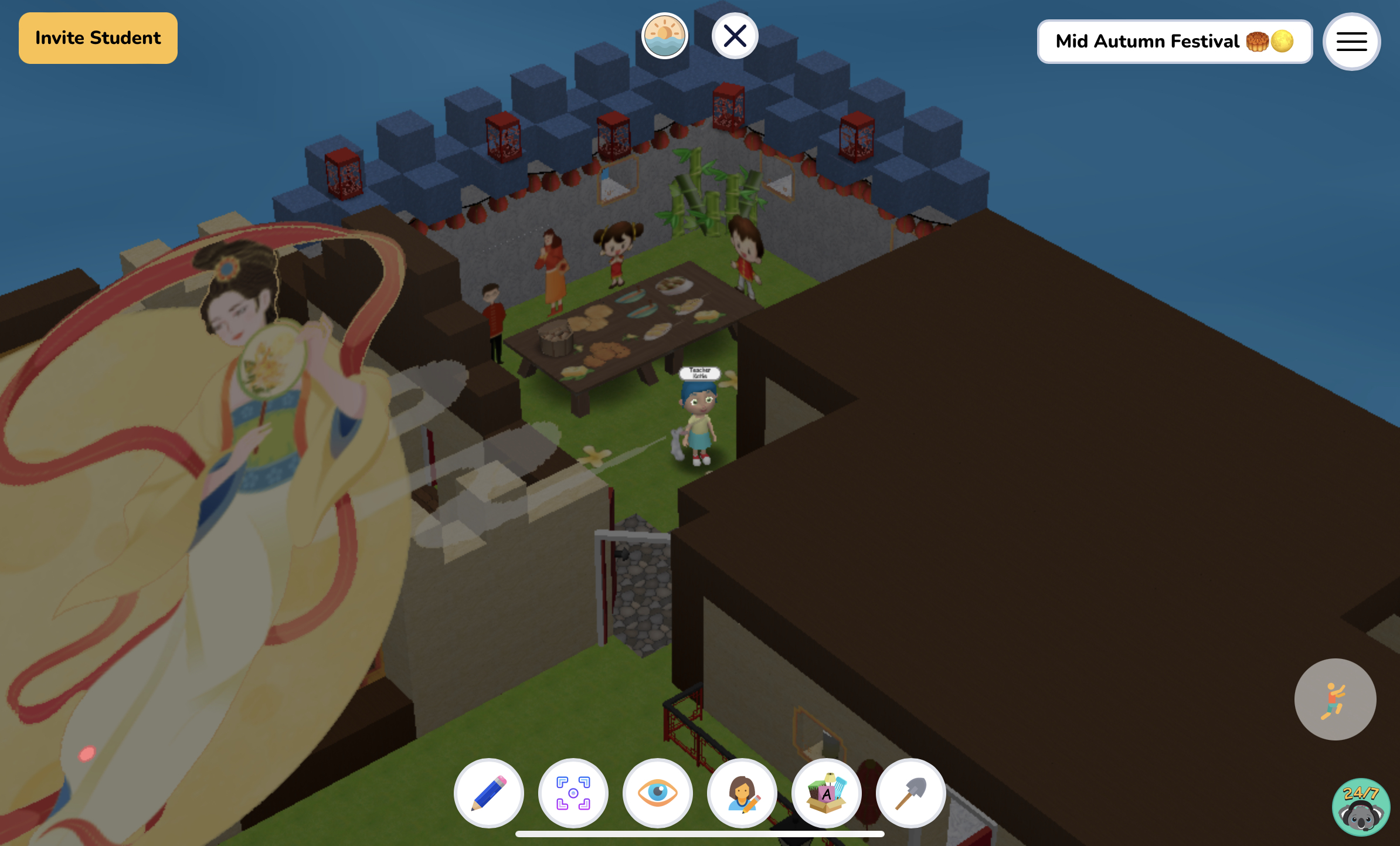Select the Mid Autumn Festival project tab
1400x846 pixels.
click(x=1174, y=41)
